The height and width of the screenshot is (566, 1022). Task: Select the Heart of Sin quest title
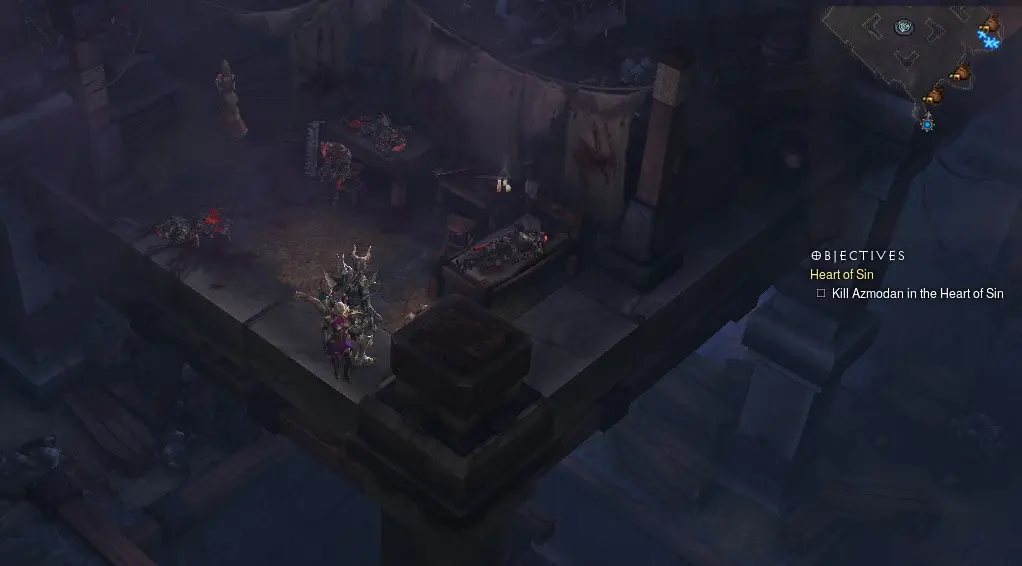coord(842,274)
